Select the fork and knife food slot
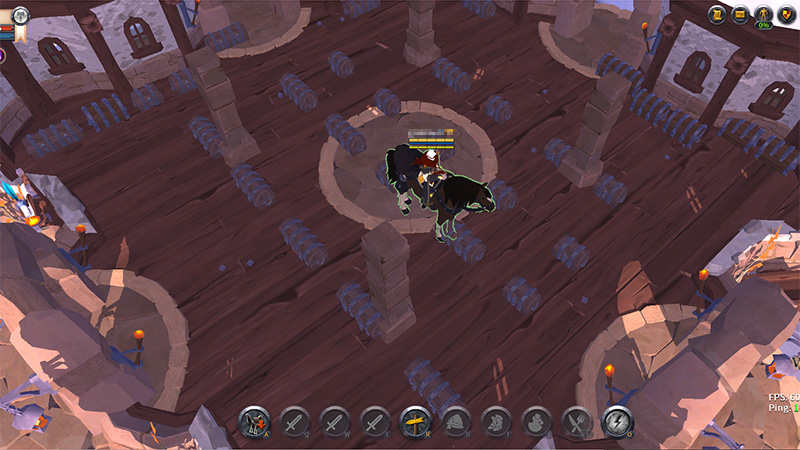800x450 pixels. click(x=577, y=422)
